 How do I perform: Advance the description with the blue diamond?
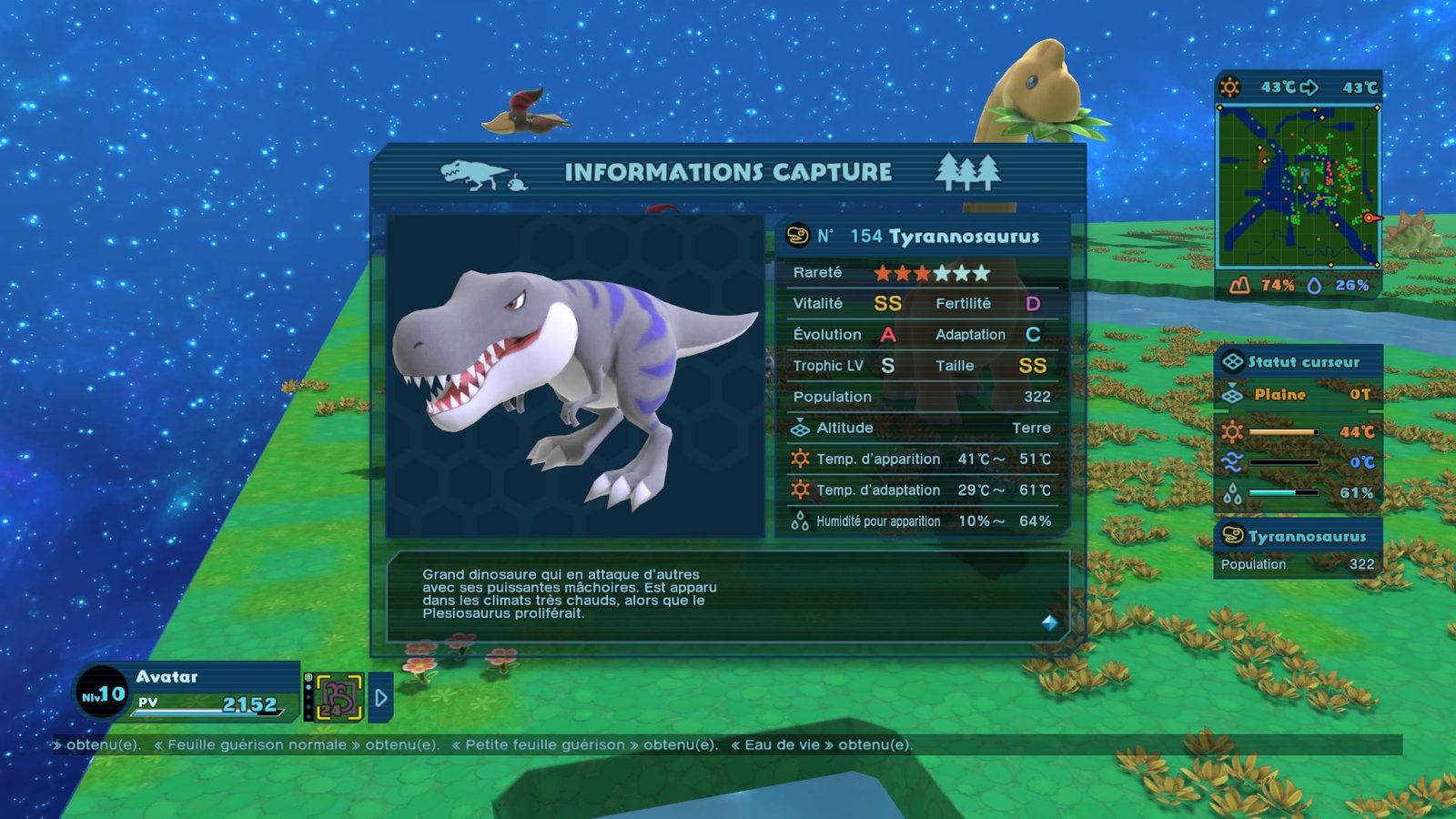(1049, 622)
